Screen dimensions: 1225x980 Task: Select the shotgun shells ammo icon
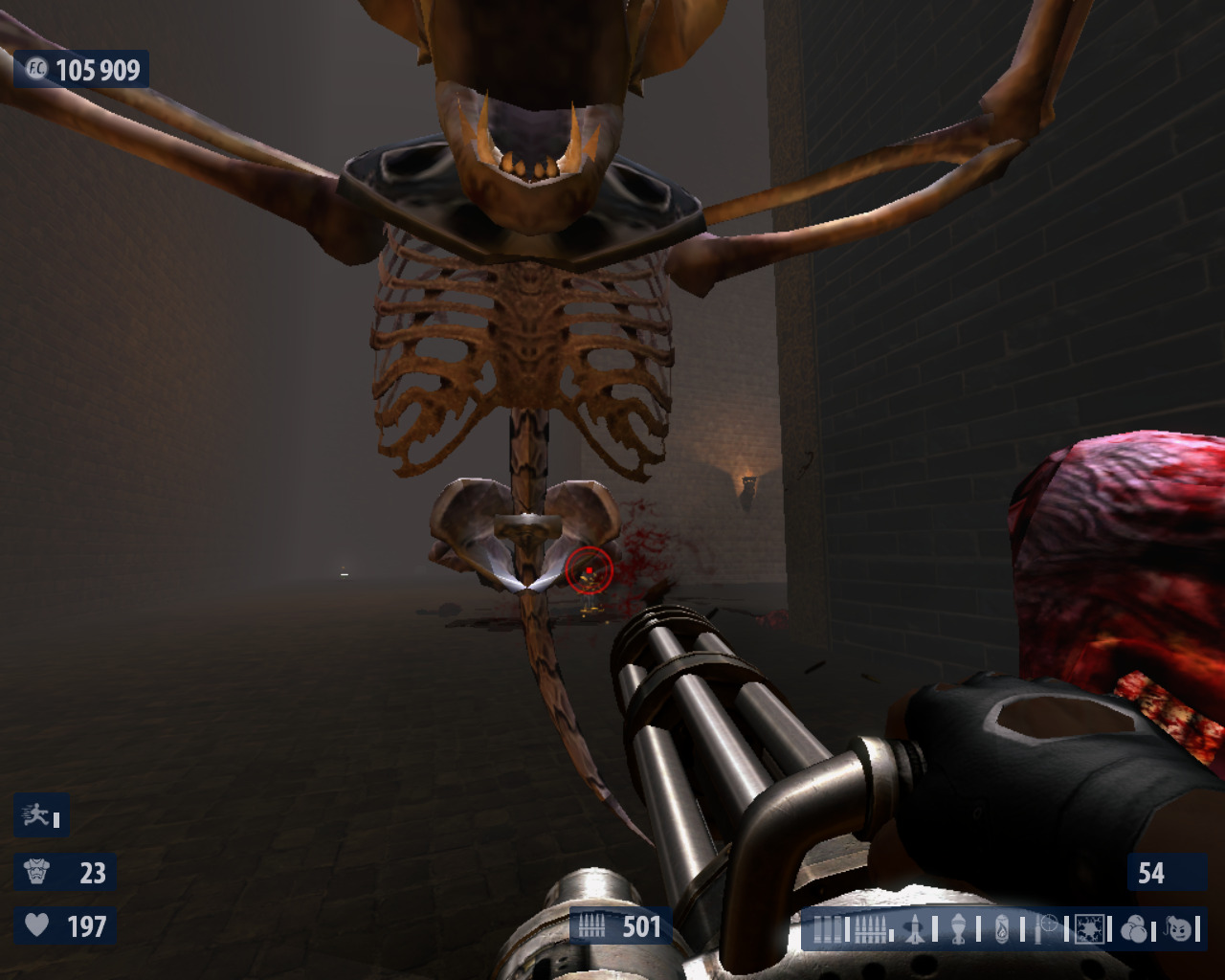coord(829,929)
